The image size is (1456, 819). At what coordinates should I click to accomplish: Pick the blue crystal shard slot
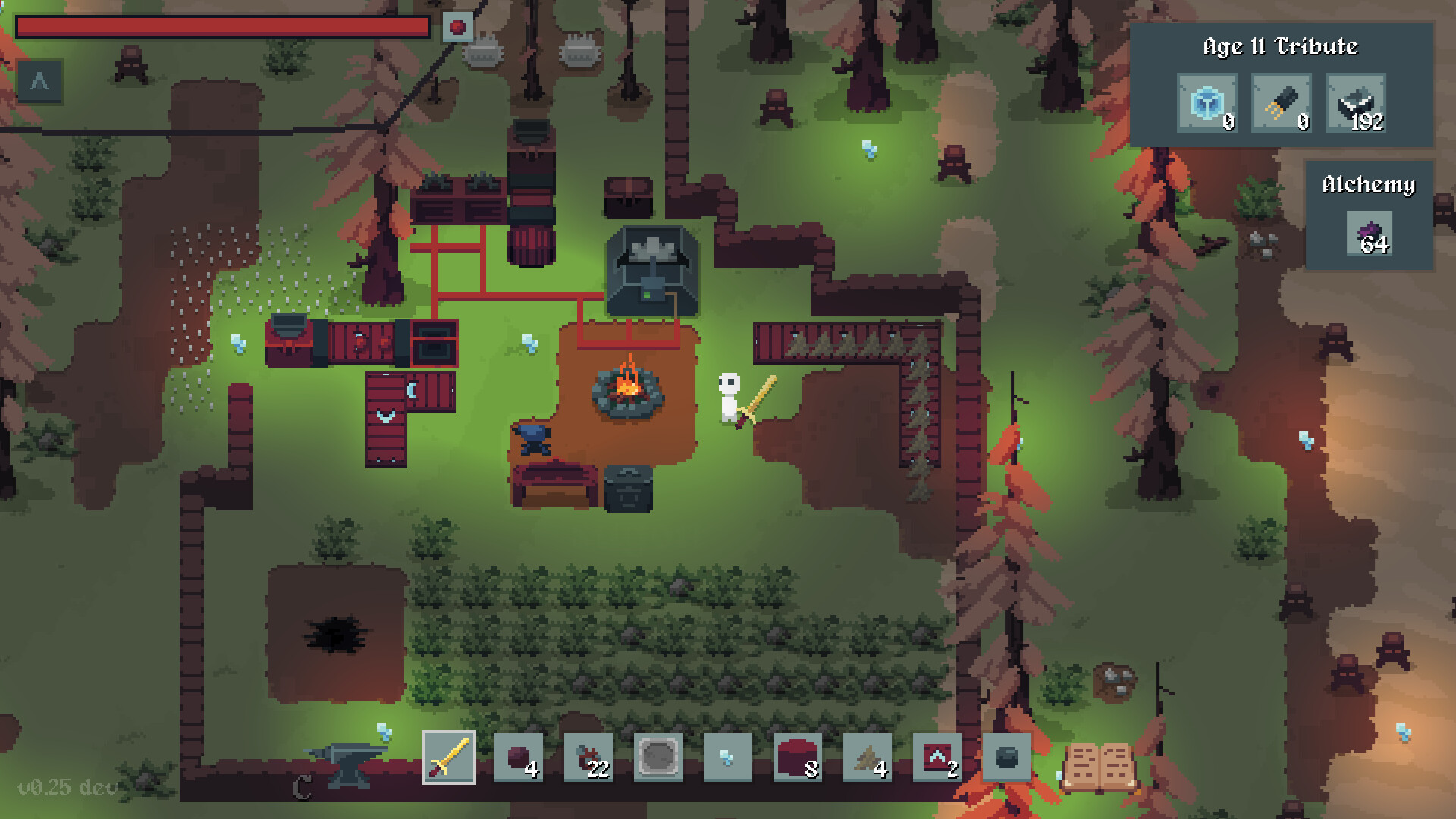pyautogui.click(x=727, y=757)
